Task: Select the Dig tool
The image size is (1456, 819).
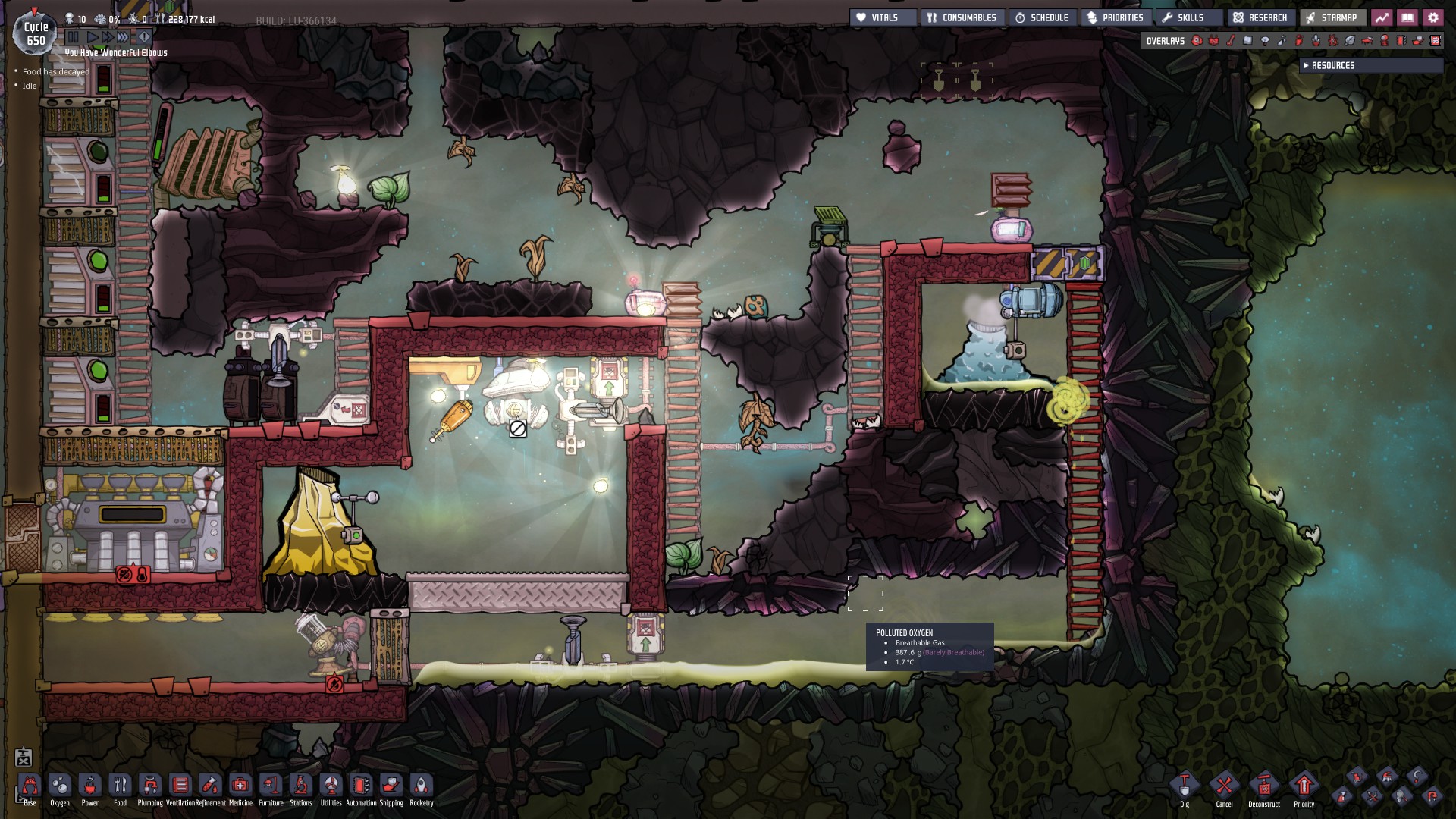Action: pos(1185,787)
